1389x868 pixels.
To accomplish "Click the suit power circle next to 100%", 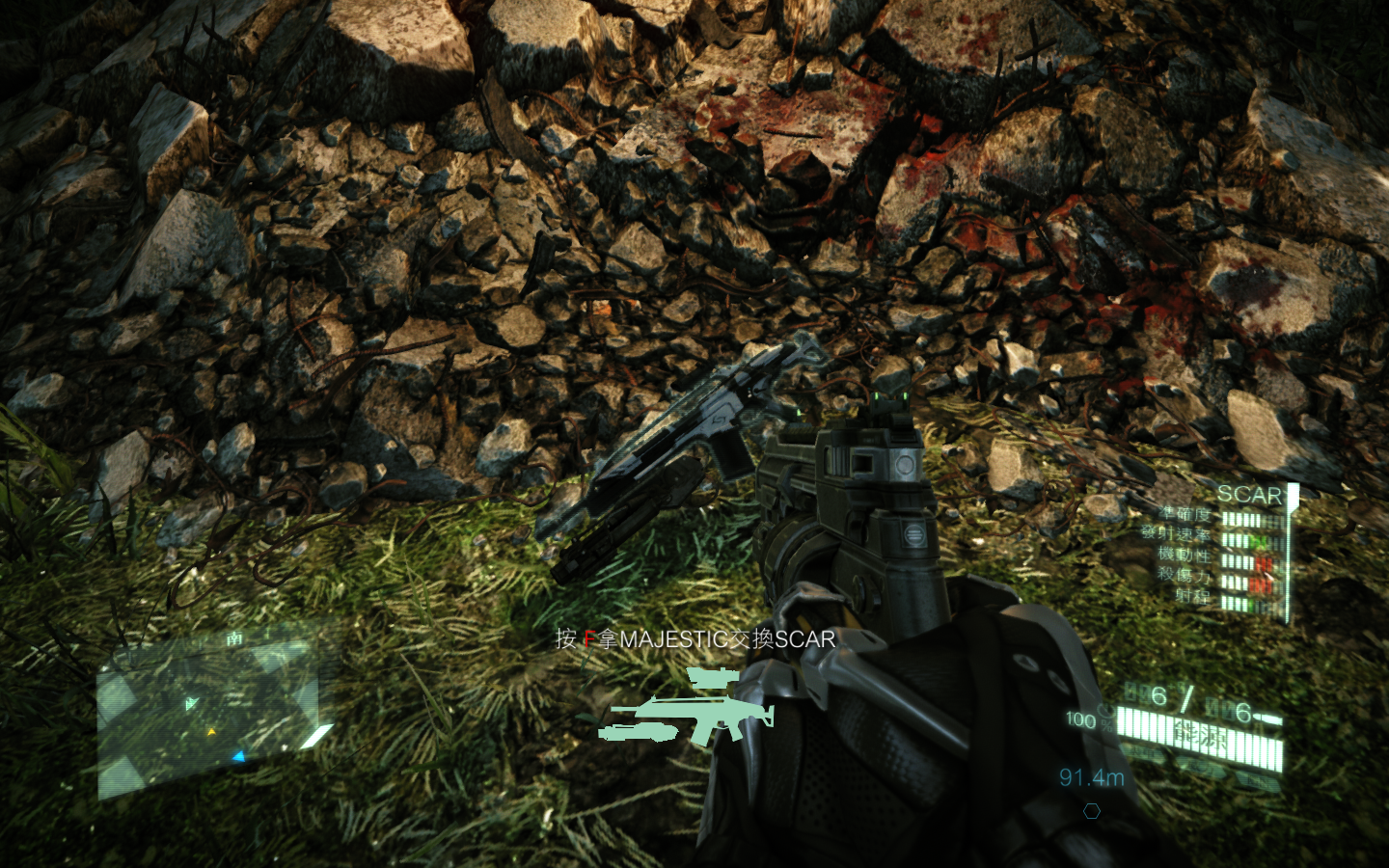I will pyautogui.click(x=1105, y=714).
